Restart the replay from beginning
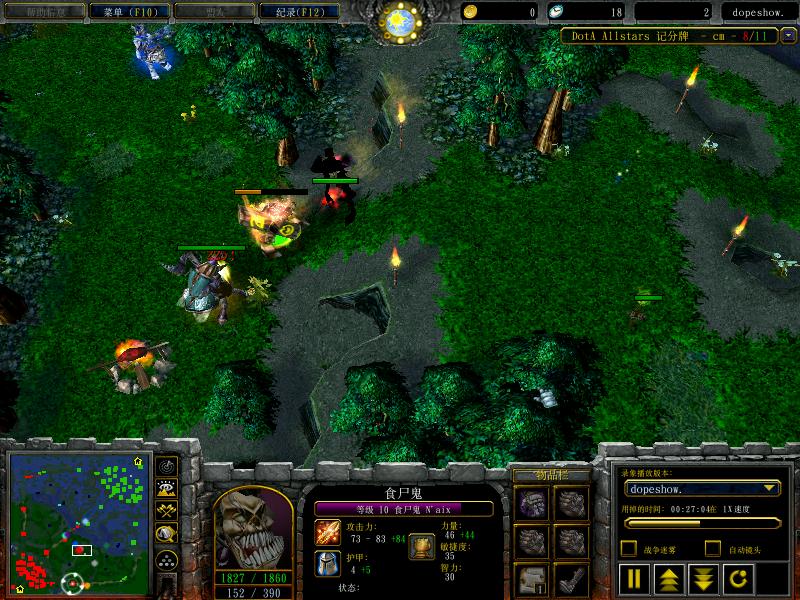Image resolution: width=800 pixels, height=600 pixels. tap(736, 578)
